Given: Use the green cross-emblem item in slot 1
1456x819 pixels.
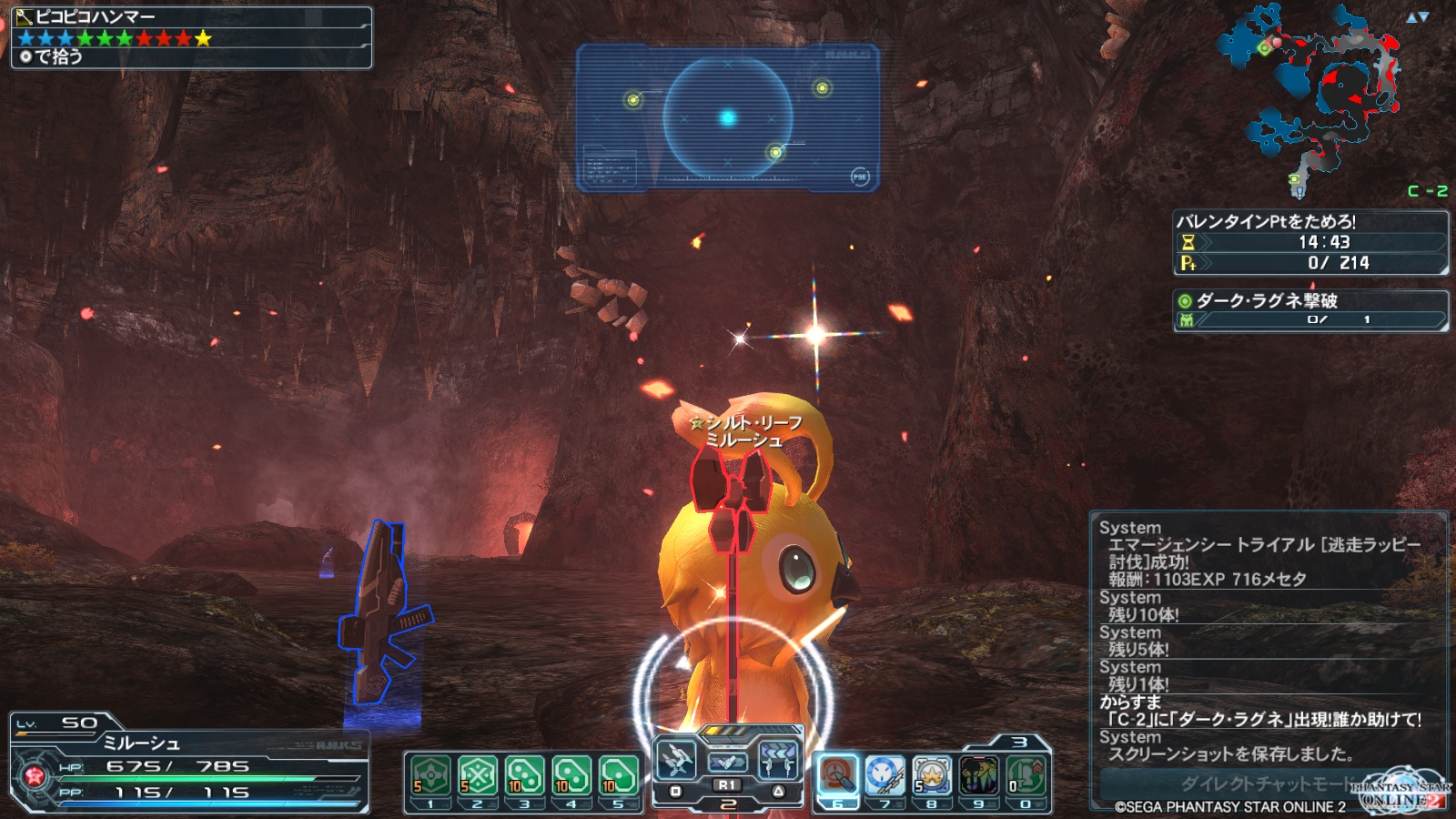Looking at the screenshot, I should pyautogui.click(x=431, y=776).
